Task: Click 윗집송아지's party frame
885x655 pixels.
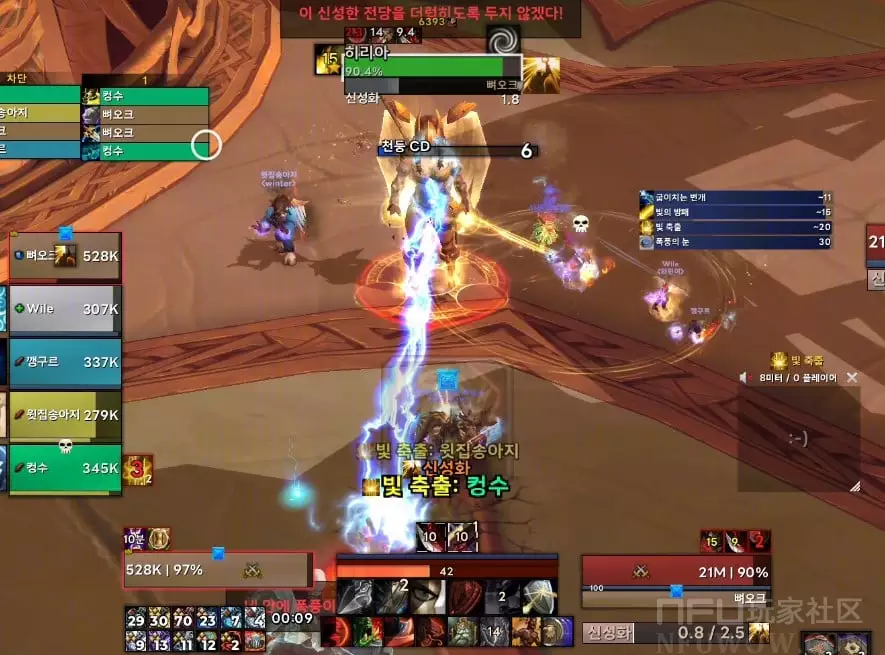Action: tap(66, 415)
